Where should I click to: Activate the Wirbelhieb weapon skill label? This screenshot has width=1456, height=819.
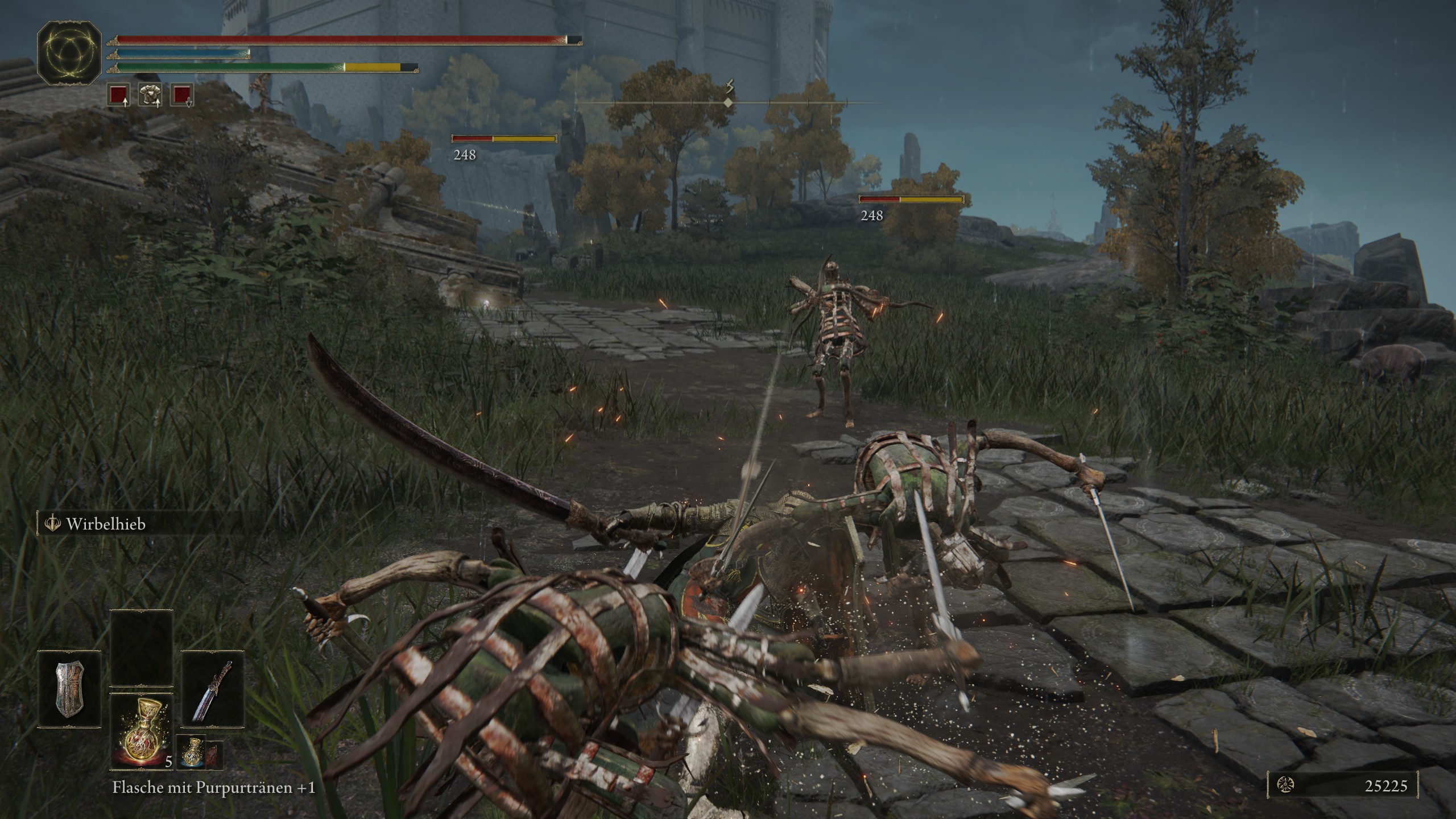pos(106,524)
